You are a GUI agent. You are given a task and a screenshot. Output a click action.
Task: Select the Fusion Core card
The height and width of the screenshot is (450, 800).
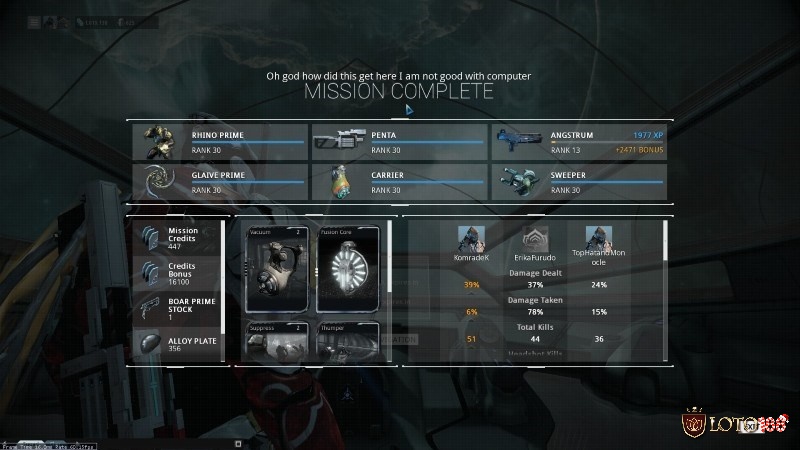click(x=349, y=269)
